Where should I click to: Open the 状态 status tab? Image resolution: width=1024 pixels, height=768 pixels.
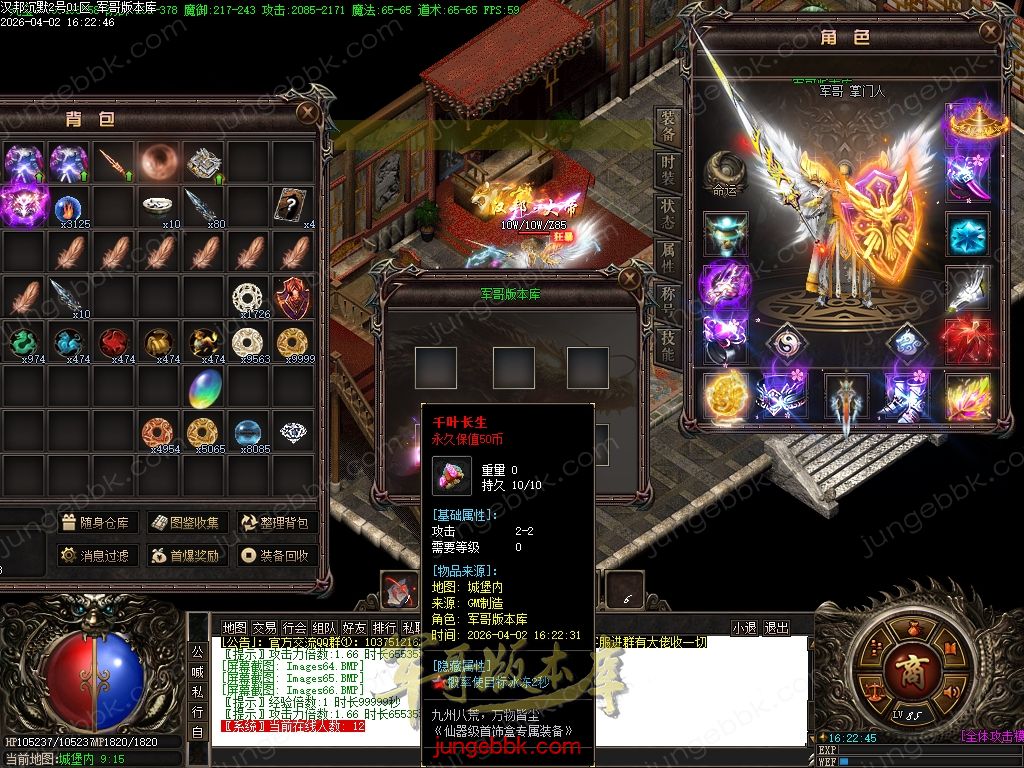(x=668, y=213)
